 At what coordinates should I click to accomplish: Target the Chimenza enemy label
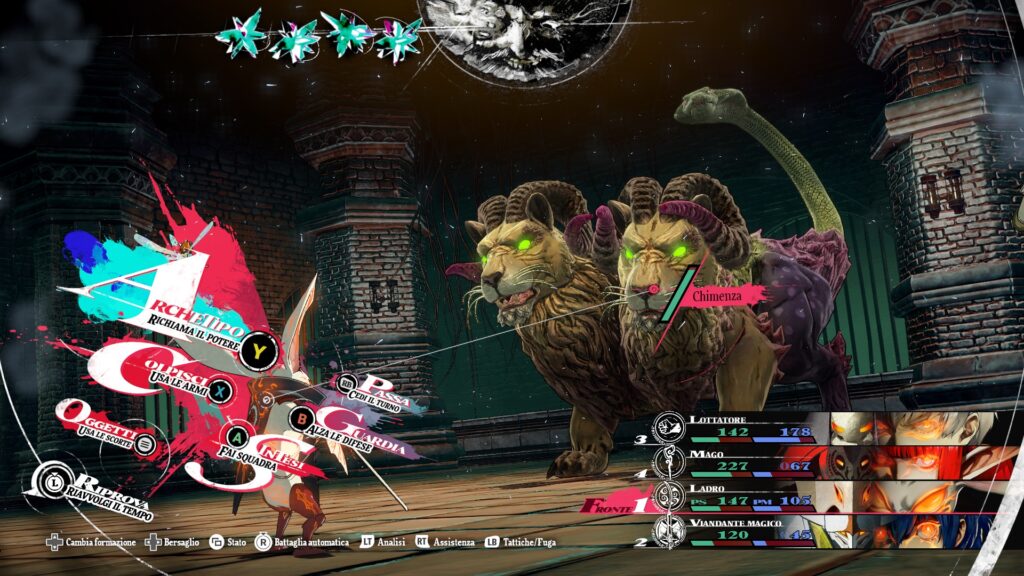[727, 296]
